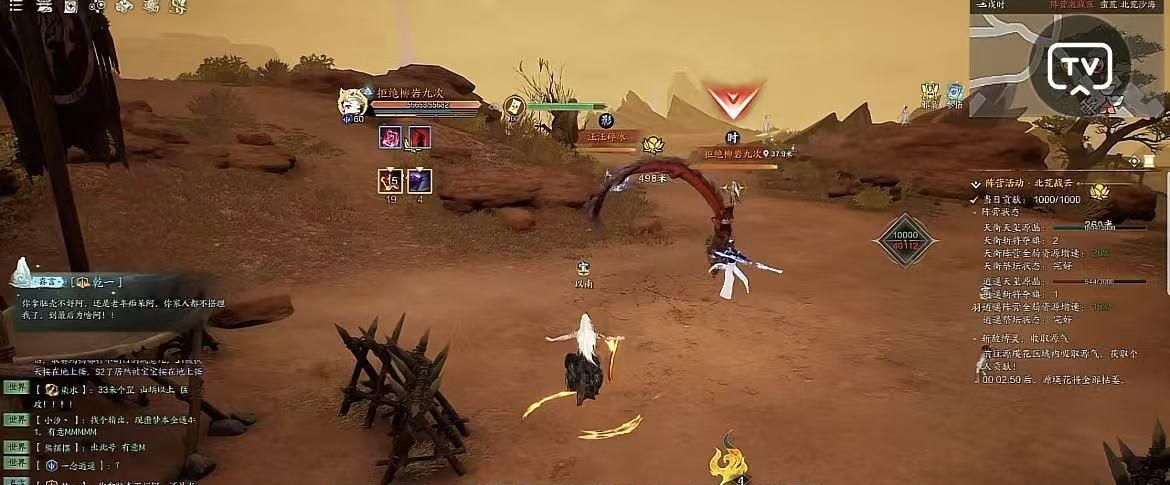Click 一念逍遥's world chat message
Viewport: 1170px width, 485px height.
point(90,465)
